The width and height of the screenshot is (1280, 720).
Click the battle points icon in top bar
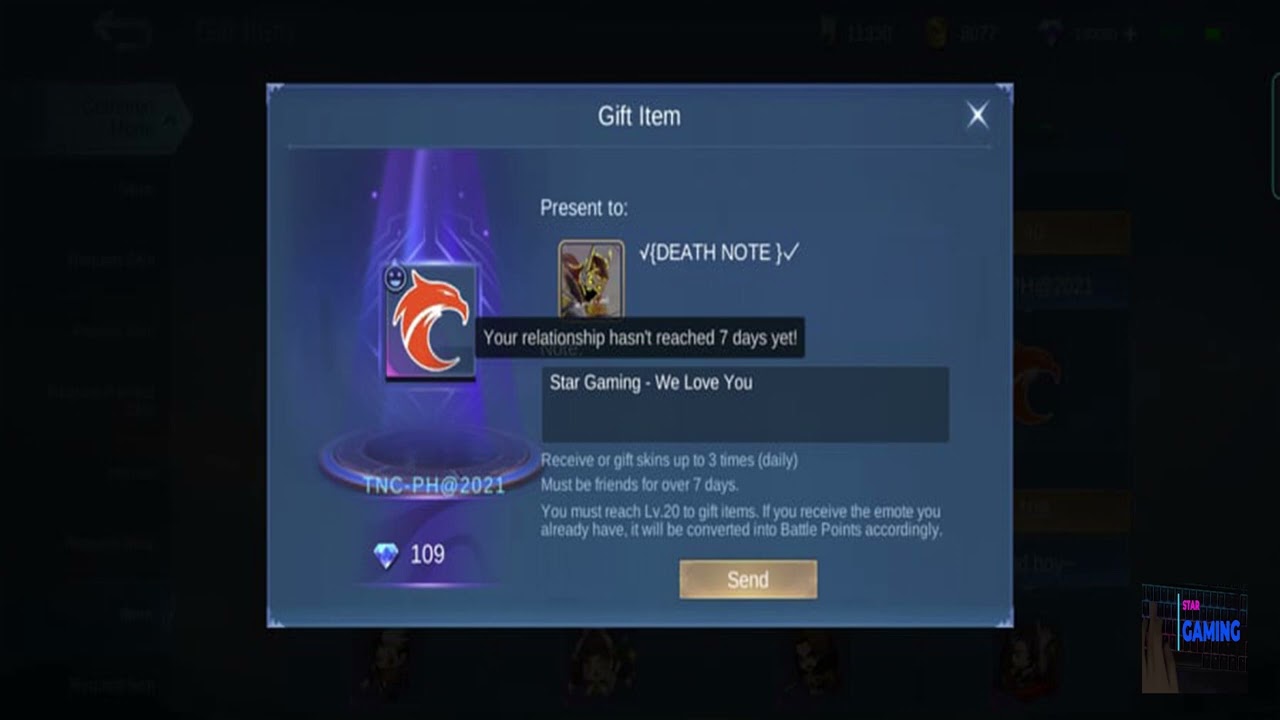point(829,31)
